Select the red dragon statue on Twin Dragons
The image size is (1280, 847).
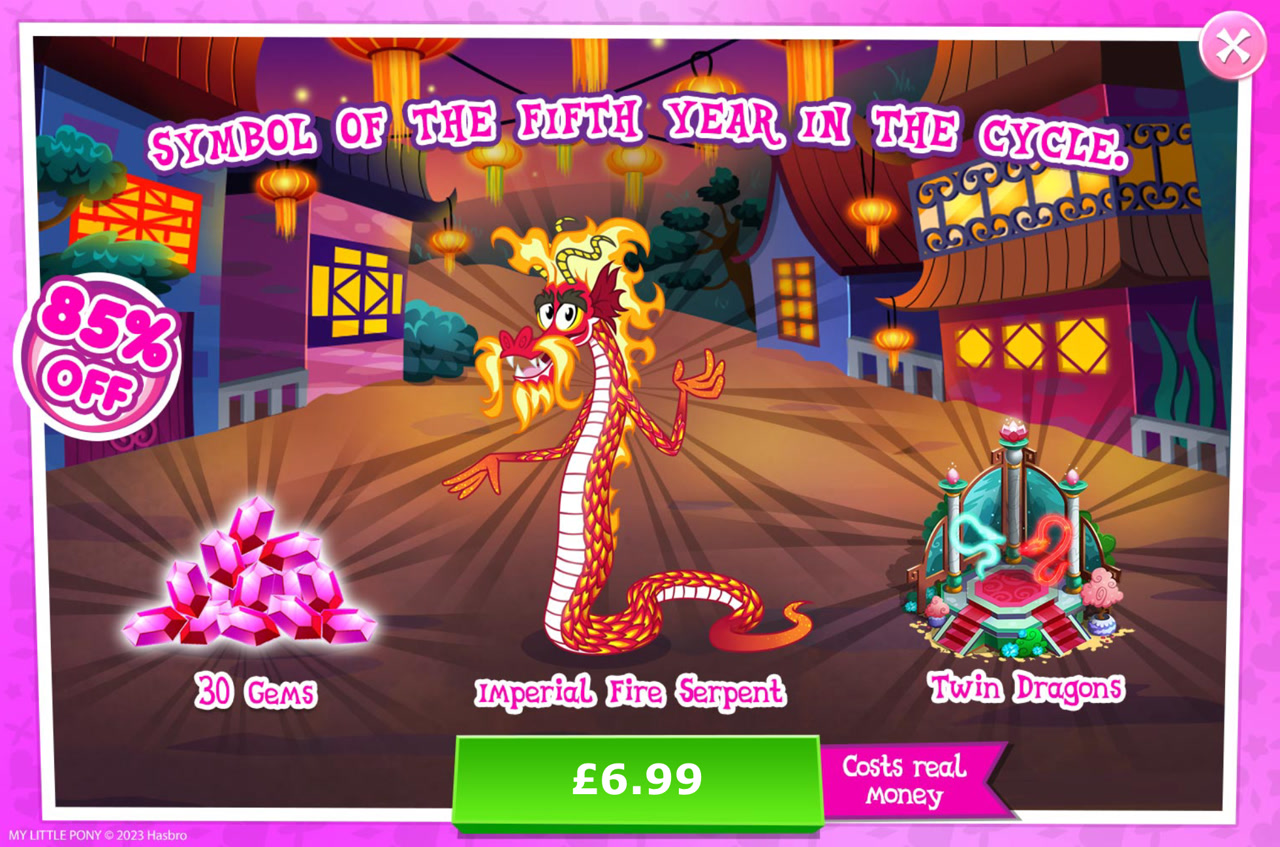pyautogui.click(x=1051, y=547)
